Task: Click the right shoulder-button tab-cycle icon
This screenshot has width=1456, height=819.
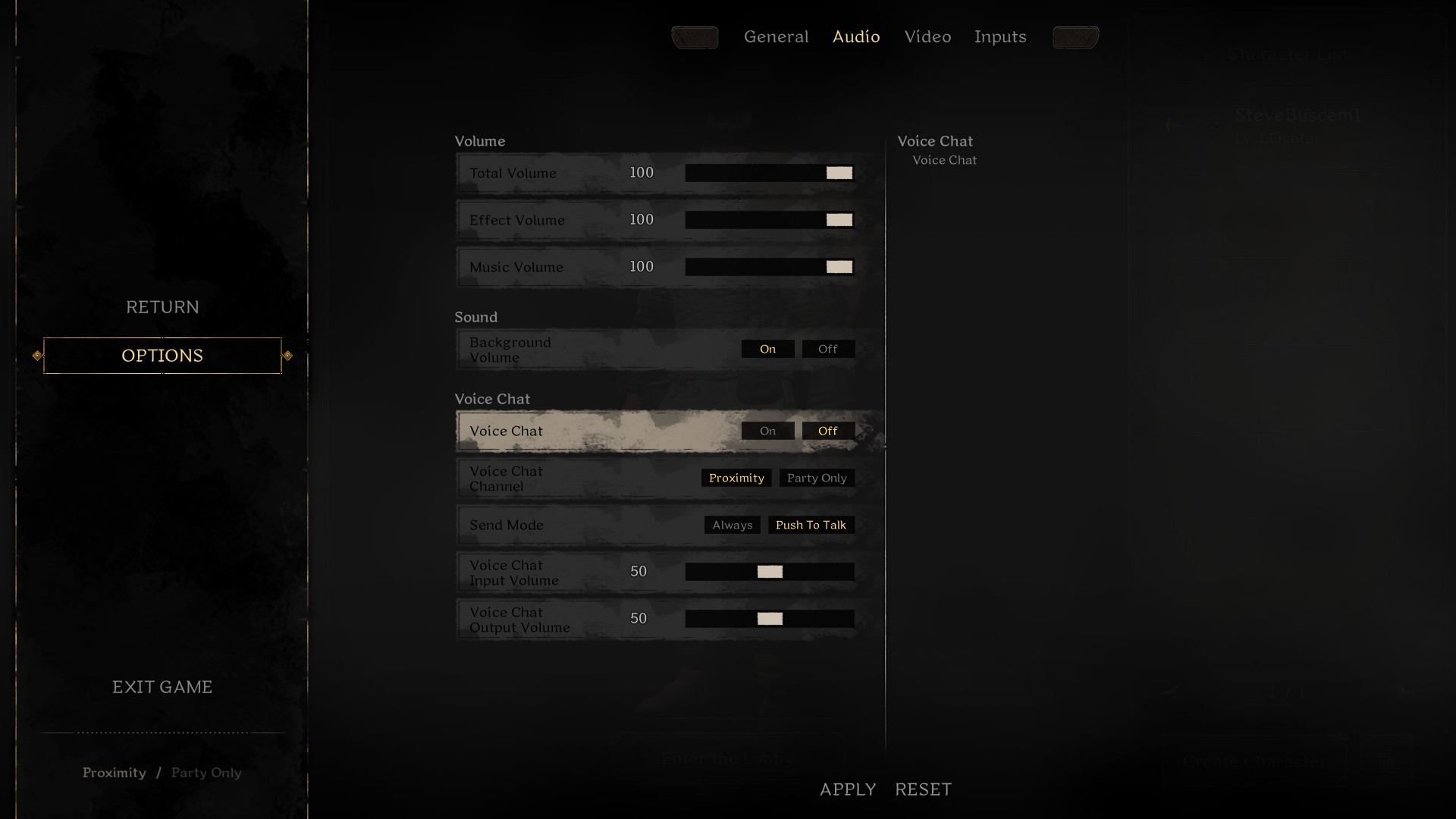Action: [1075, 37]
